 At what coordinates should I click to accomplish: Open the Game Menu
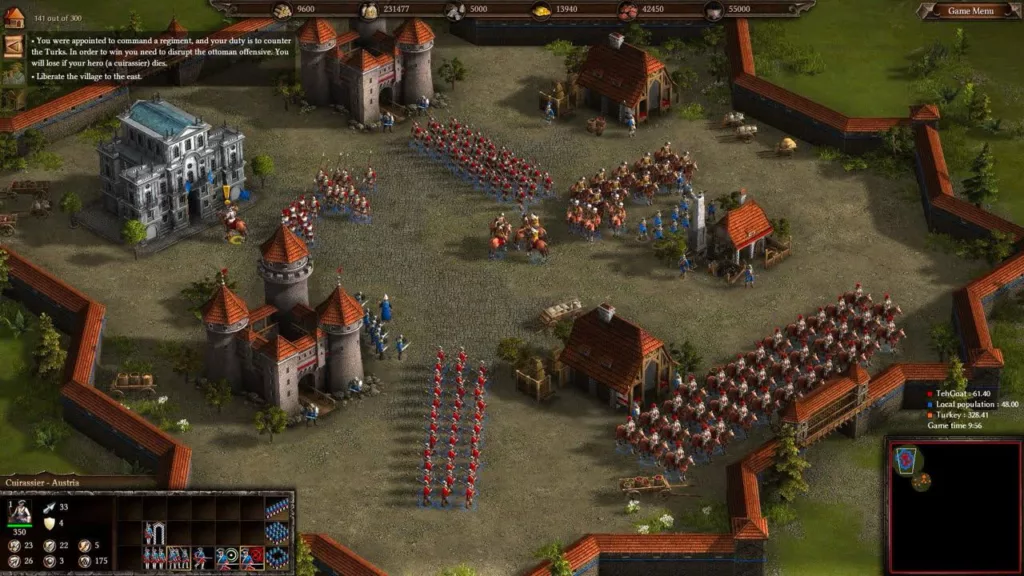point(969,11)
